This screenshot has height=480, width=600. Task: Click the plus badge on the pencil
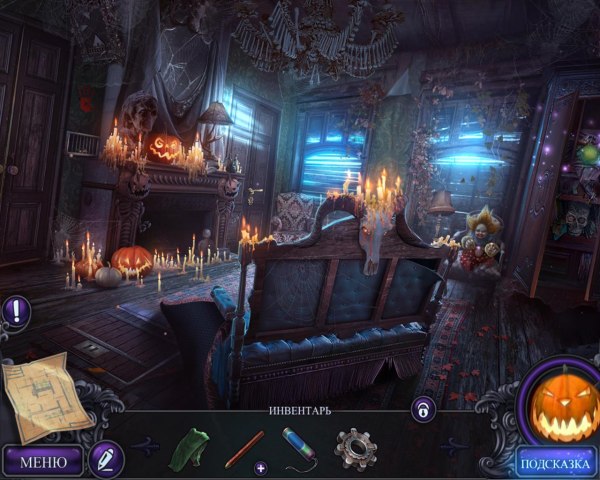coord(261,467)
